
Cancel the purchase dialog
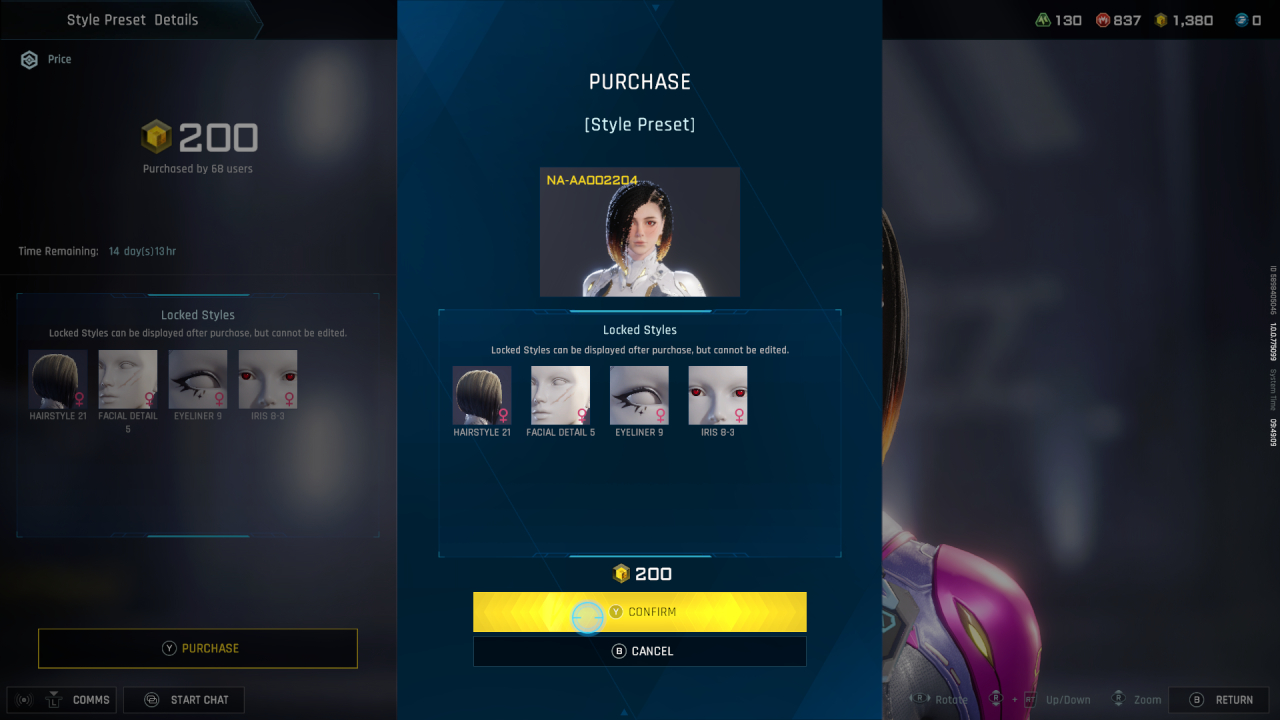[x=640, y=651]
